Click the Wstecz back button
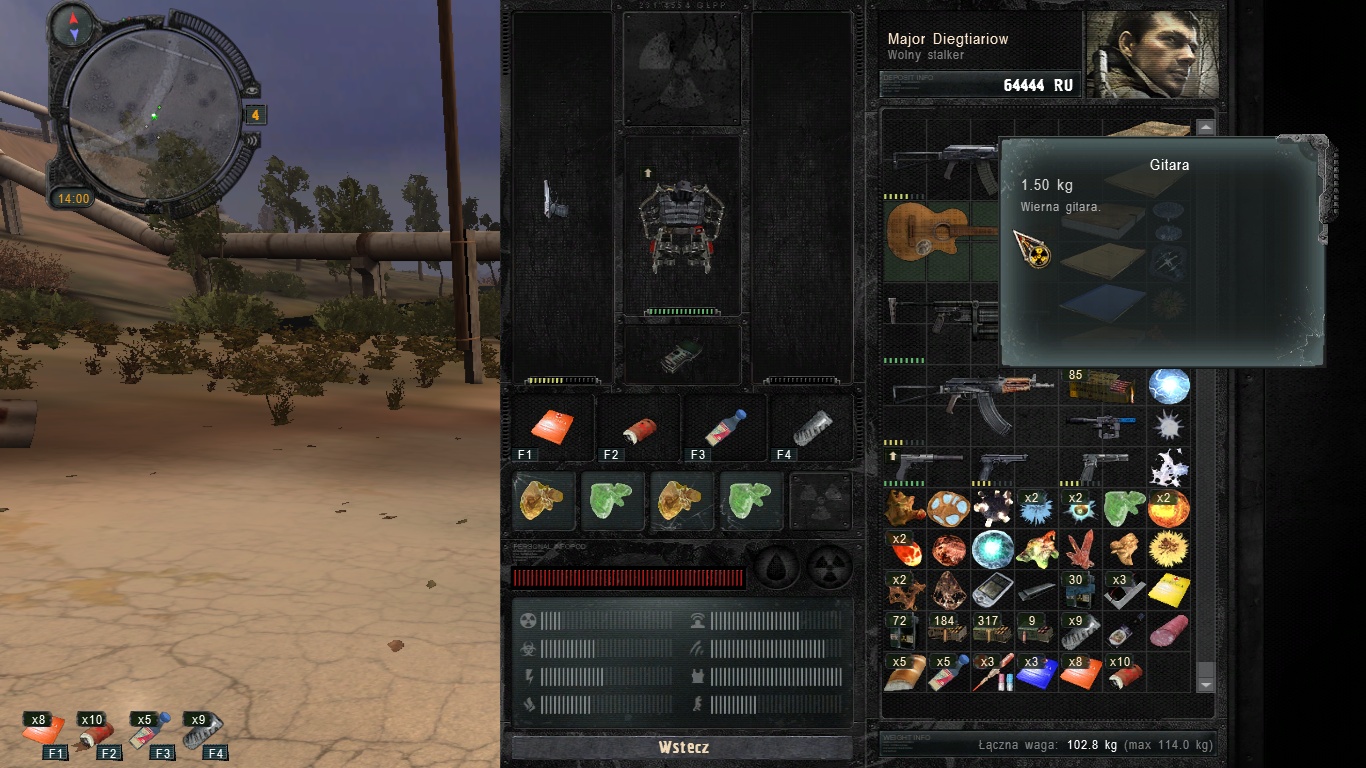 point(683,747)
